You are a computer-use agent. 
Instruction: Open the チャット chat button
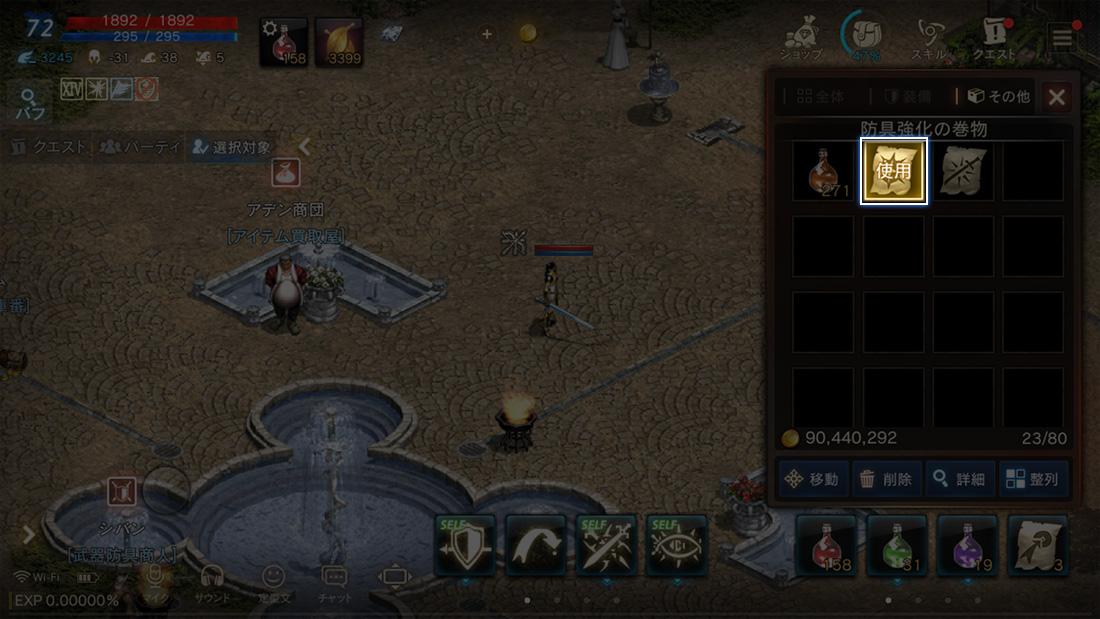[334, 582]
